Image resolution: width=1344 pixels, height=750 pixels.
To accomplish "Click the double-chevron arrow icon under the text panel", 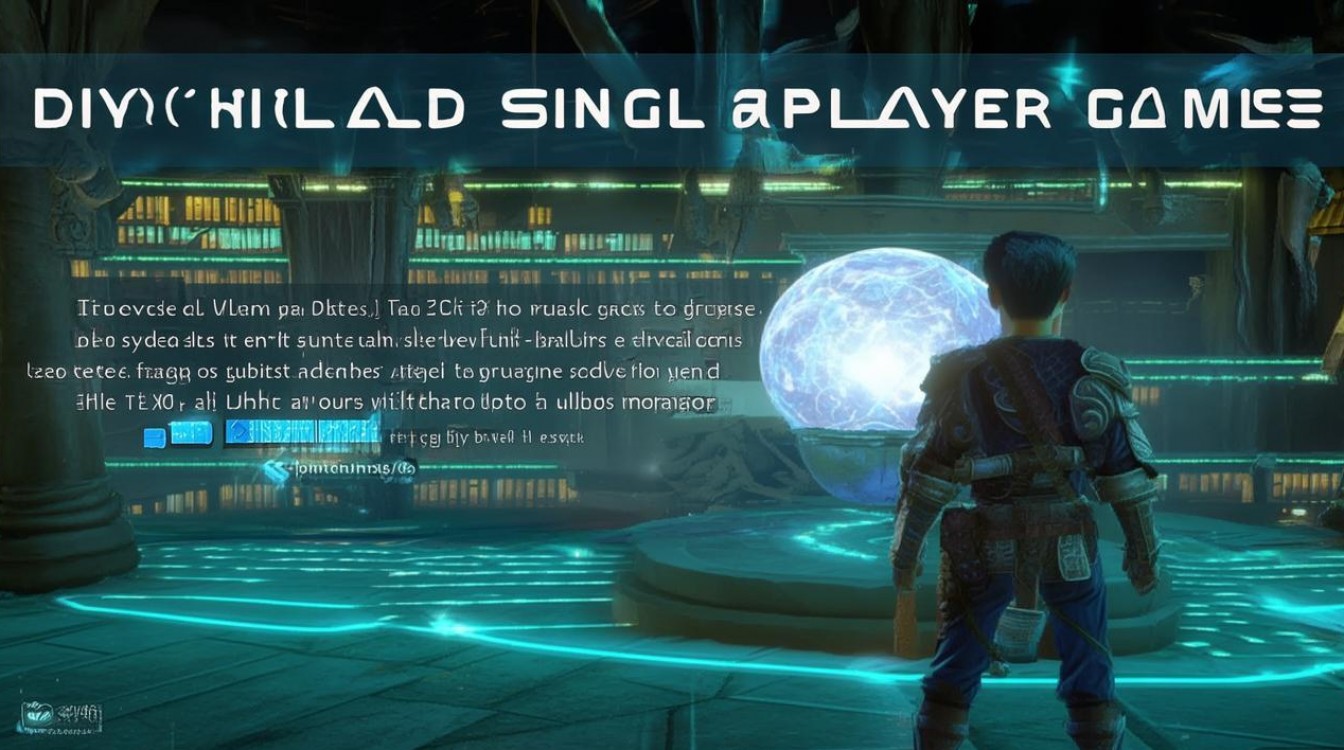I will 275,468.
